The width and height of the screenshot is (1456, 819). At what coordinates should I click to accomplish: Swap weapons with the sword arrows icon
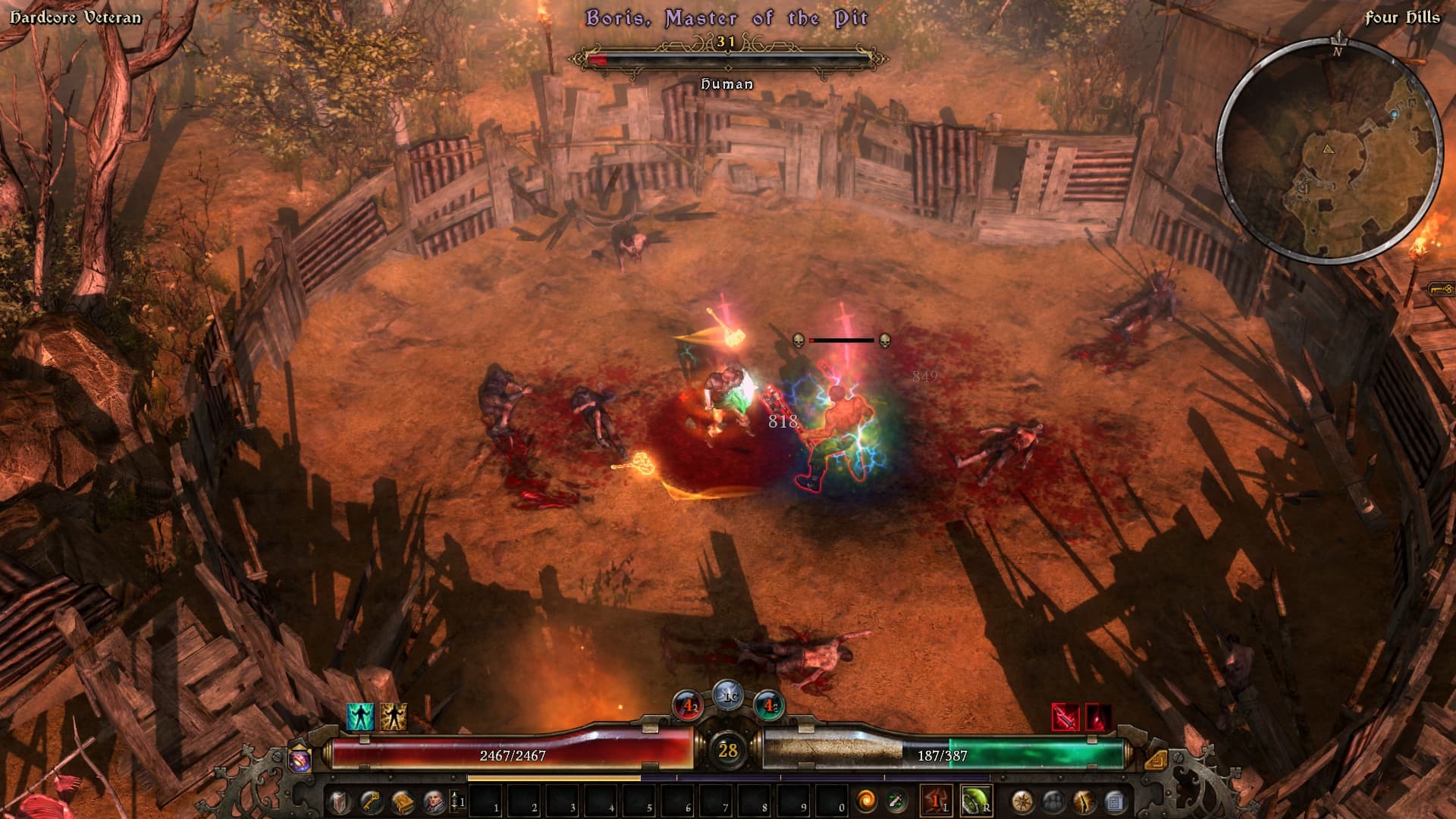tap(897, 801)
